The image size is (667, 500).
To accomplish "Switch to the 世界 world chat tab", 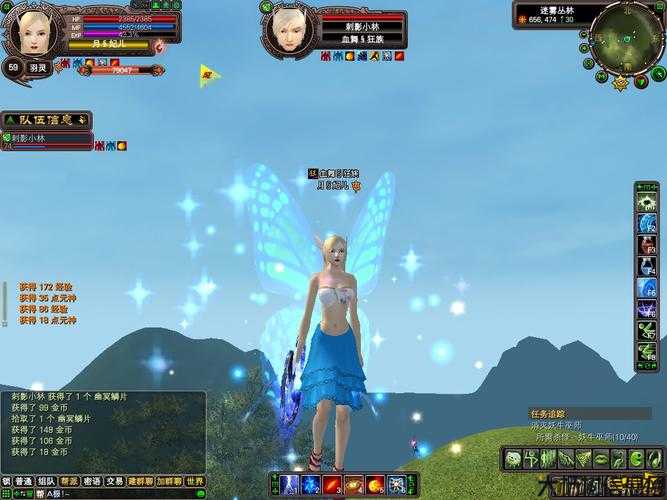I will point(195,481).
